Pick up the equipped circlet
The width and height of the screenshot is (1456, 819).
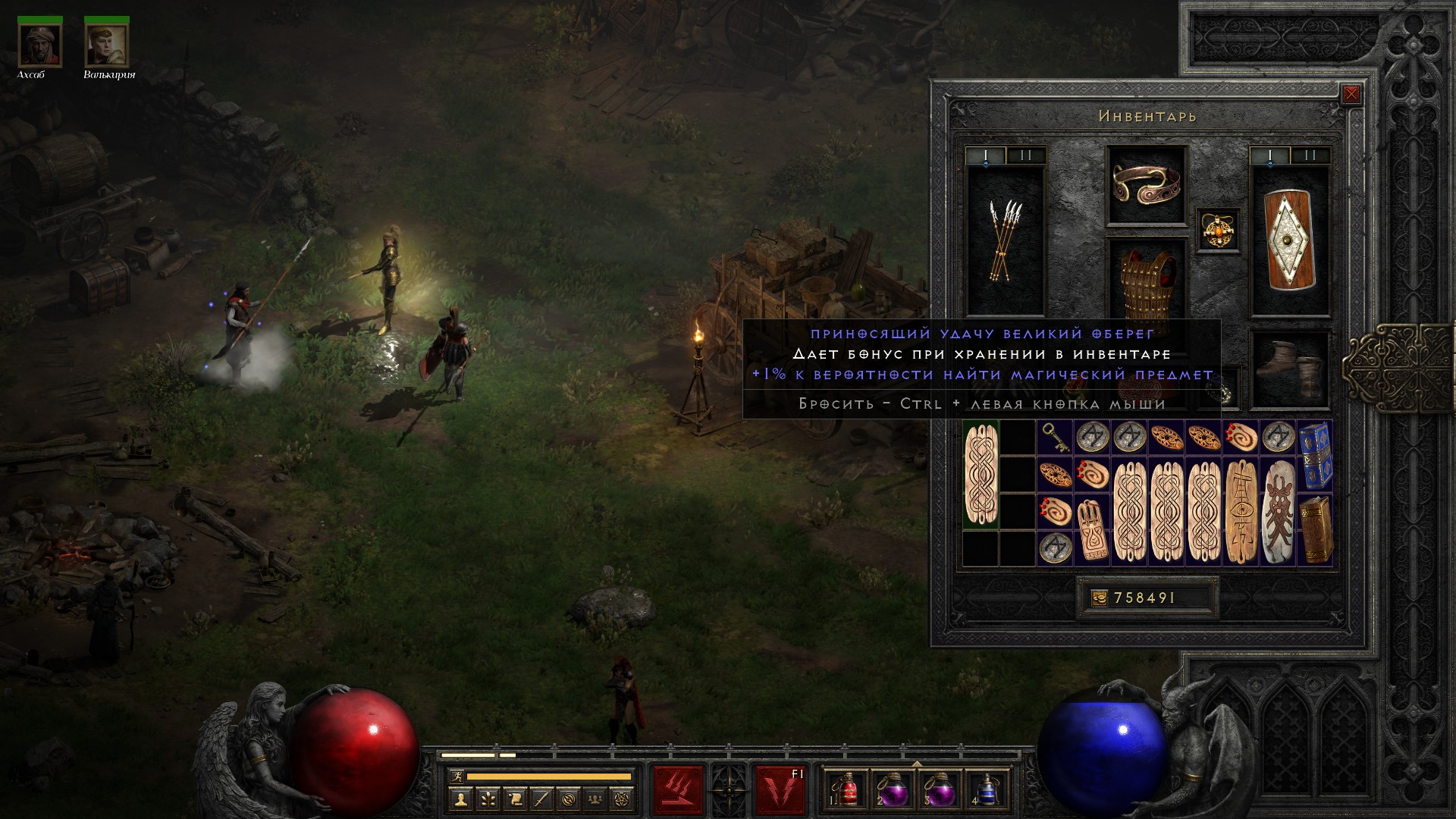tap(1147, 184)
